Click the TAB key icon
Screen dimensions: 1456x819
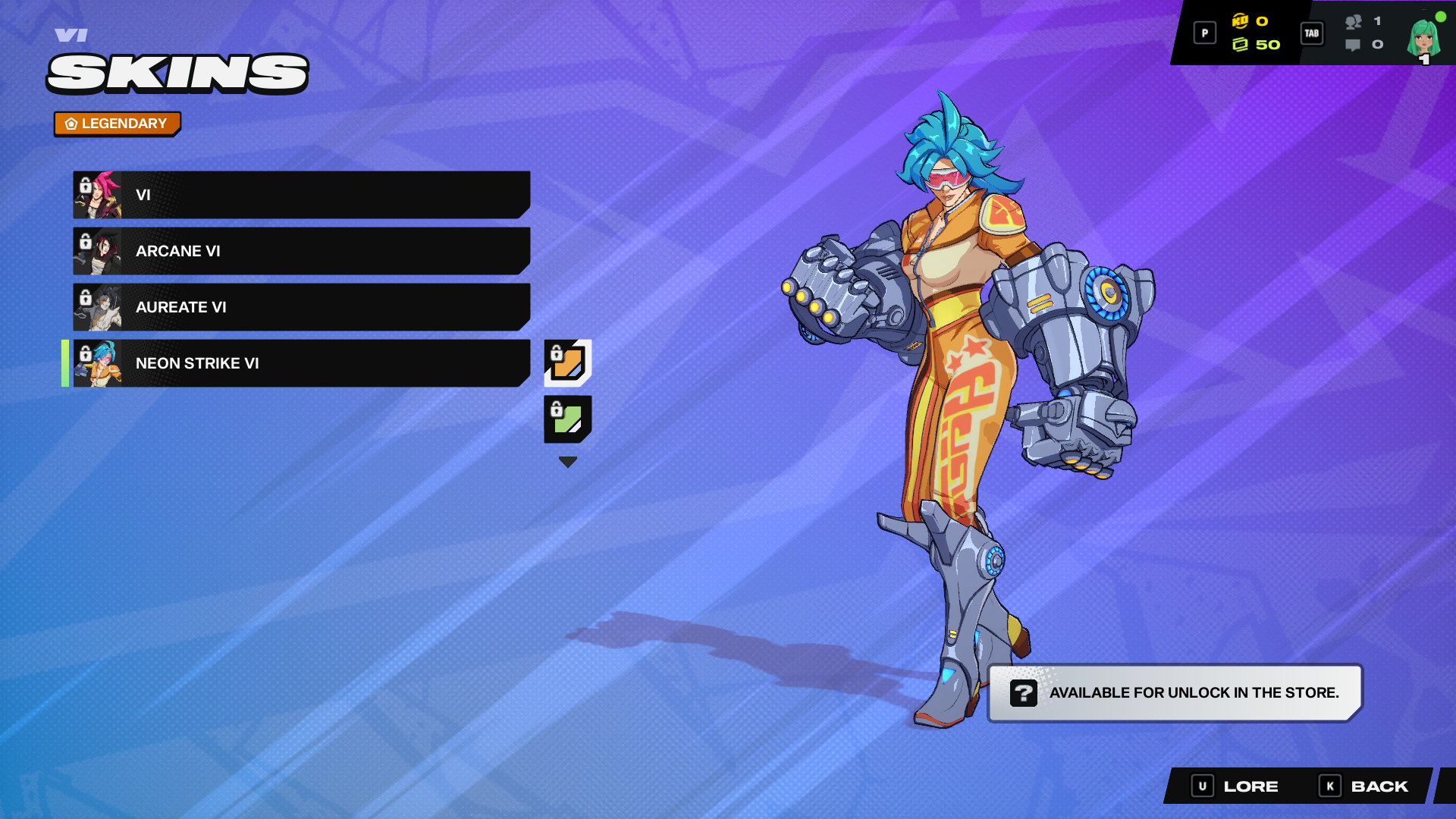pos(1312,33)
